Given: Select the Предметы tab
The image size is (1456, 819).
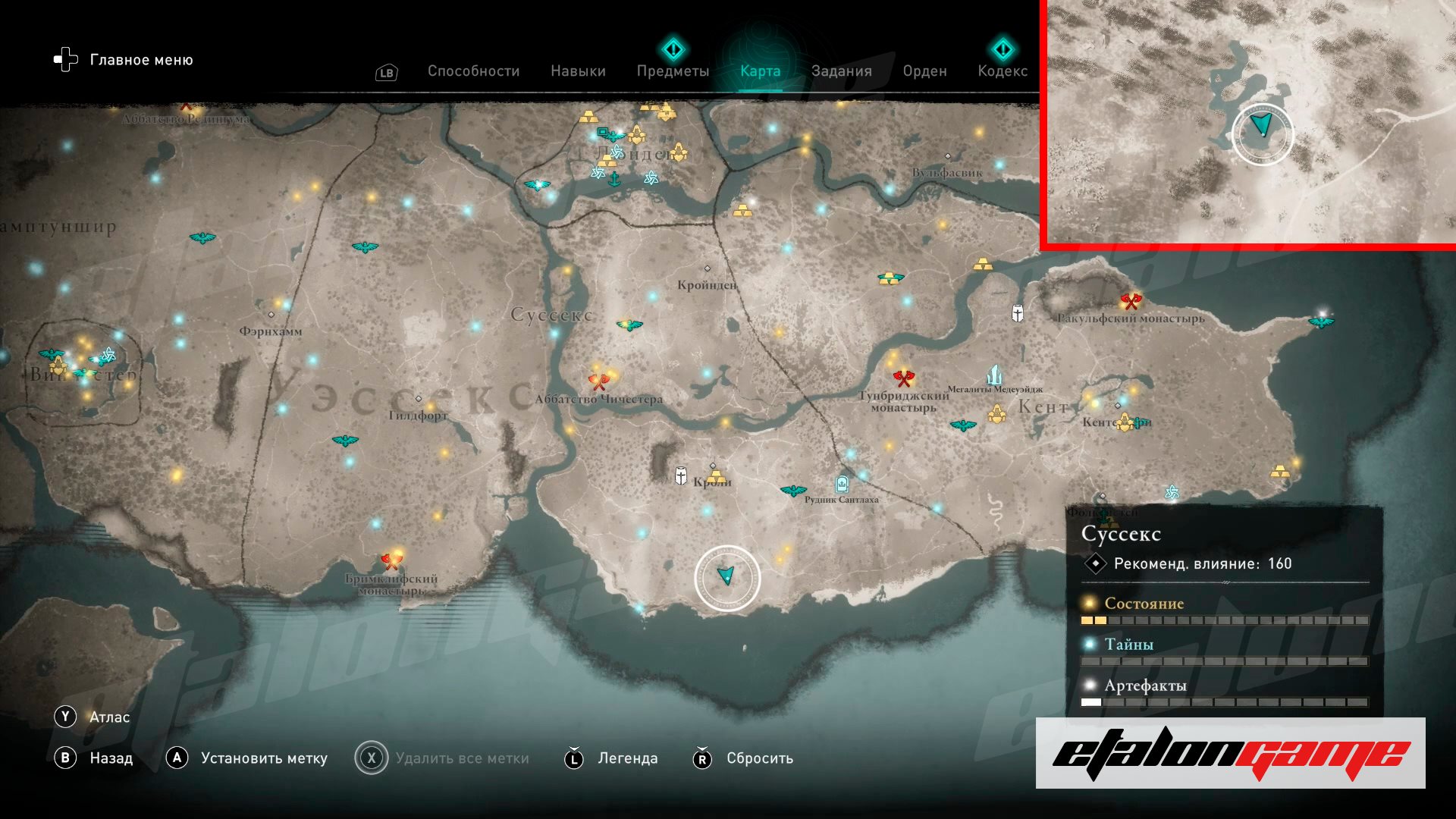Looking at the screenshot, I should click(x=673, y=71).
